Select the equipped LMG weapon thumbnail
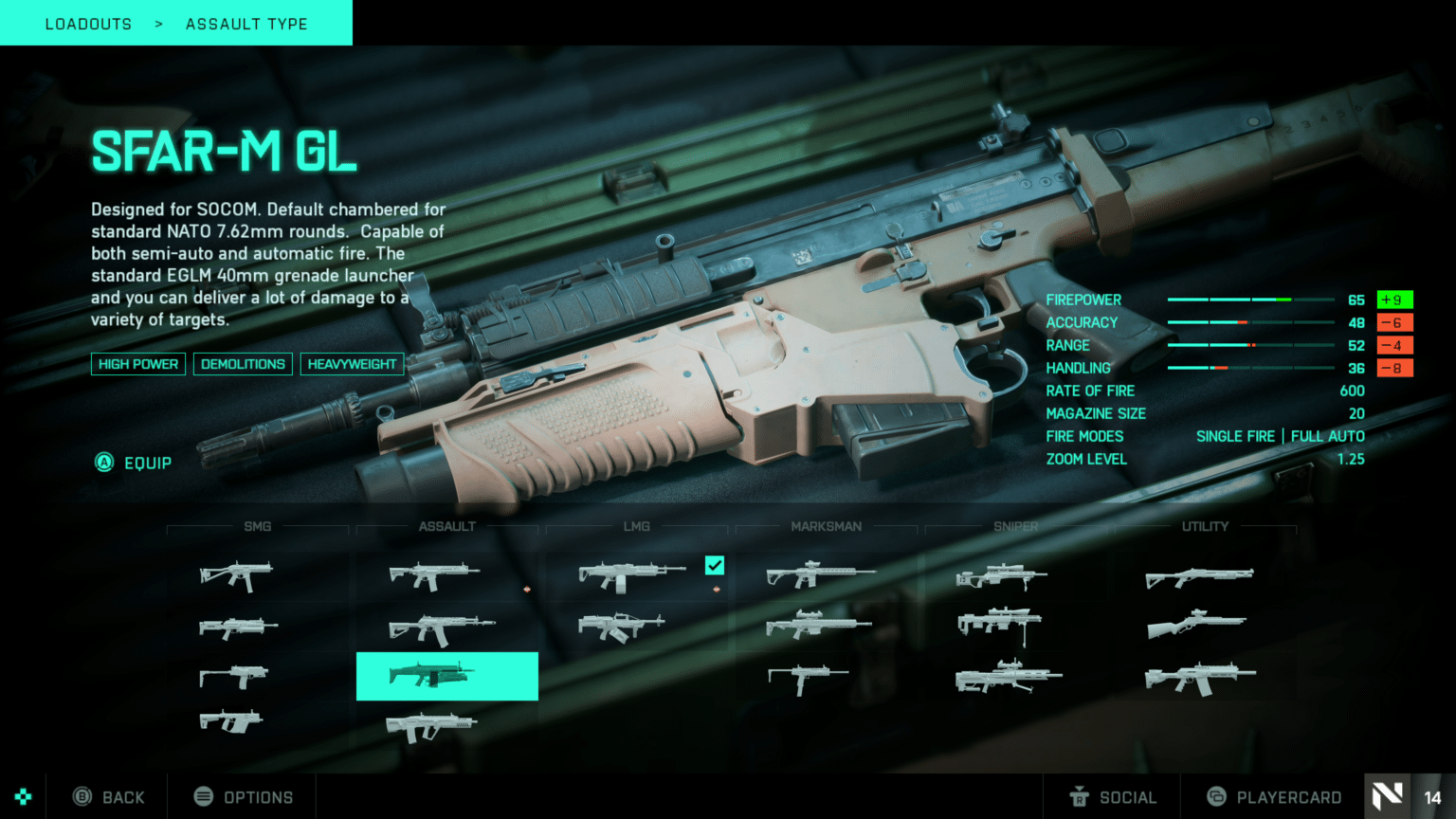This screenshot has height=819, width=1456. pyautogui.click(x=630, y=573)
